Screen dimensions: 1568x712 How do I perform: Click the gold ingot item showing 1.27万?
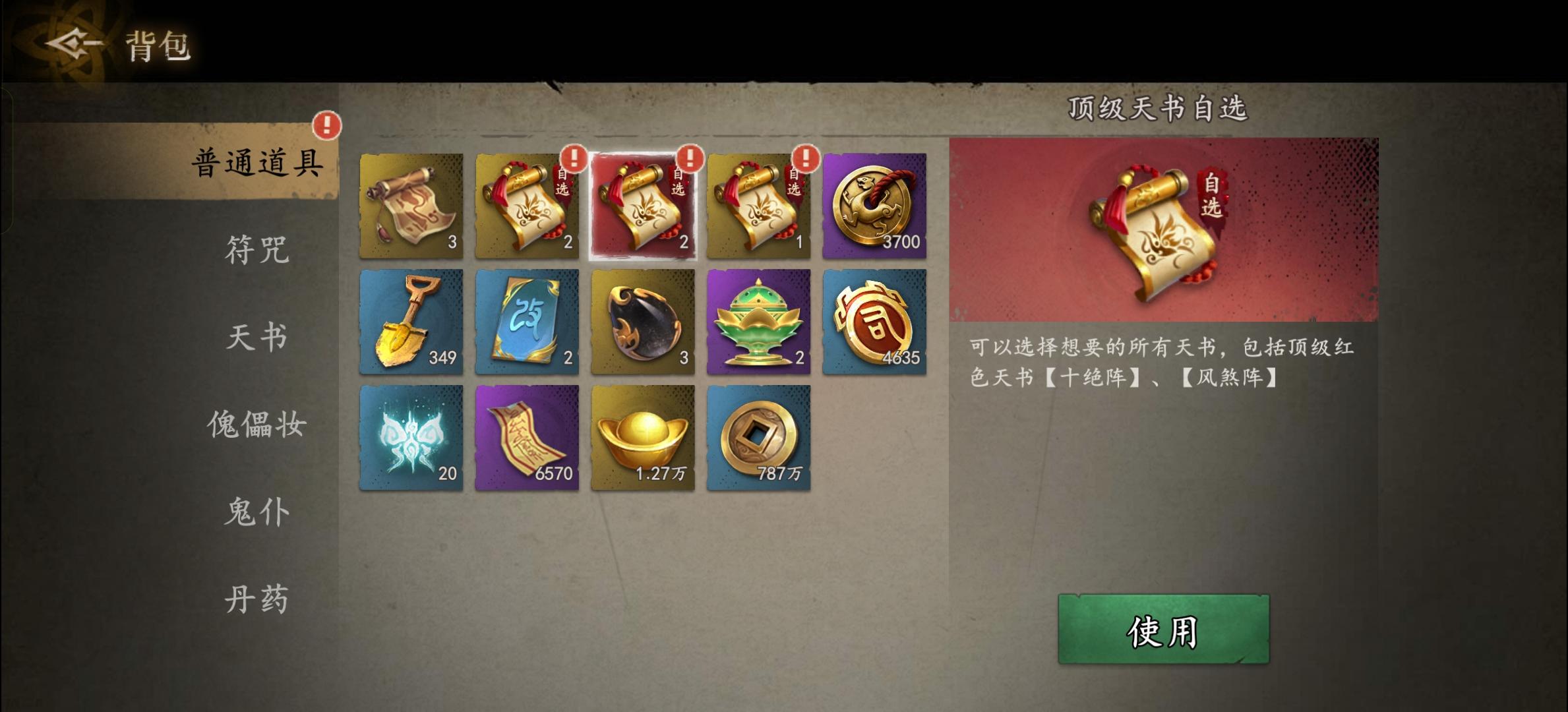[x=643, y=438]
